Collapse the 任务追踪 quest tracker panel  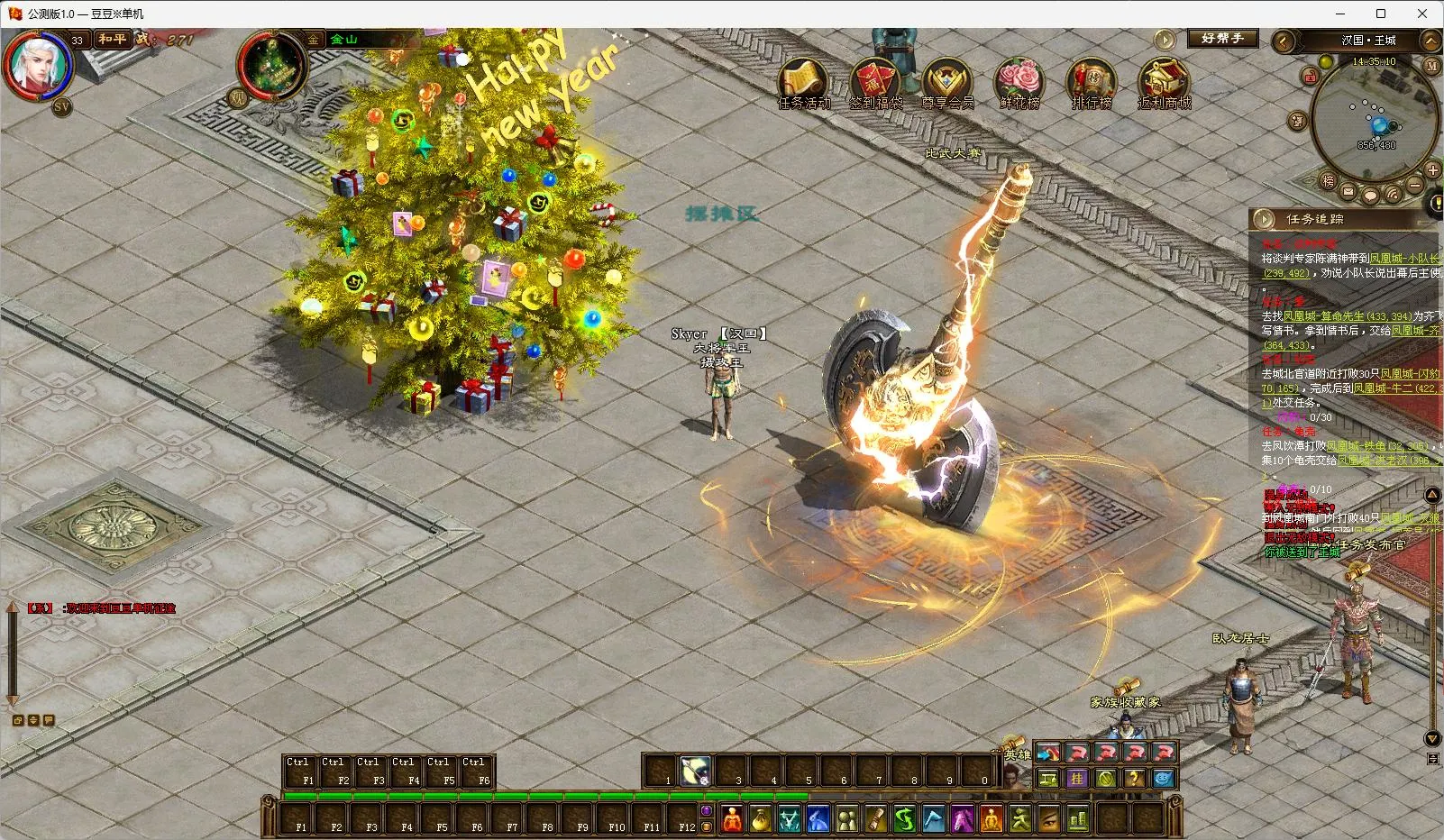[x=1266, y=219]
